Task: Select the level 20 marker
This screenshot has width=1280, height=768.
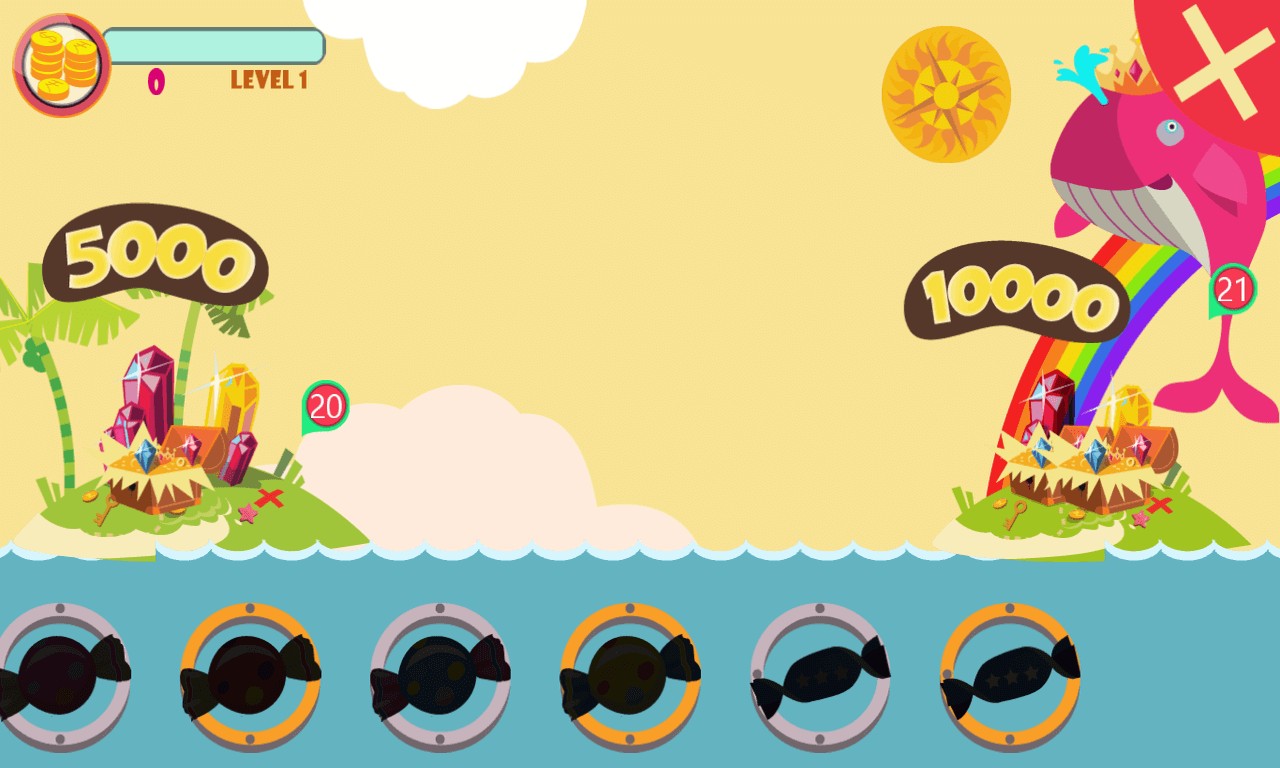Action: 326,406
